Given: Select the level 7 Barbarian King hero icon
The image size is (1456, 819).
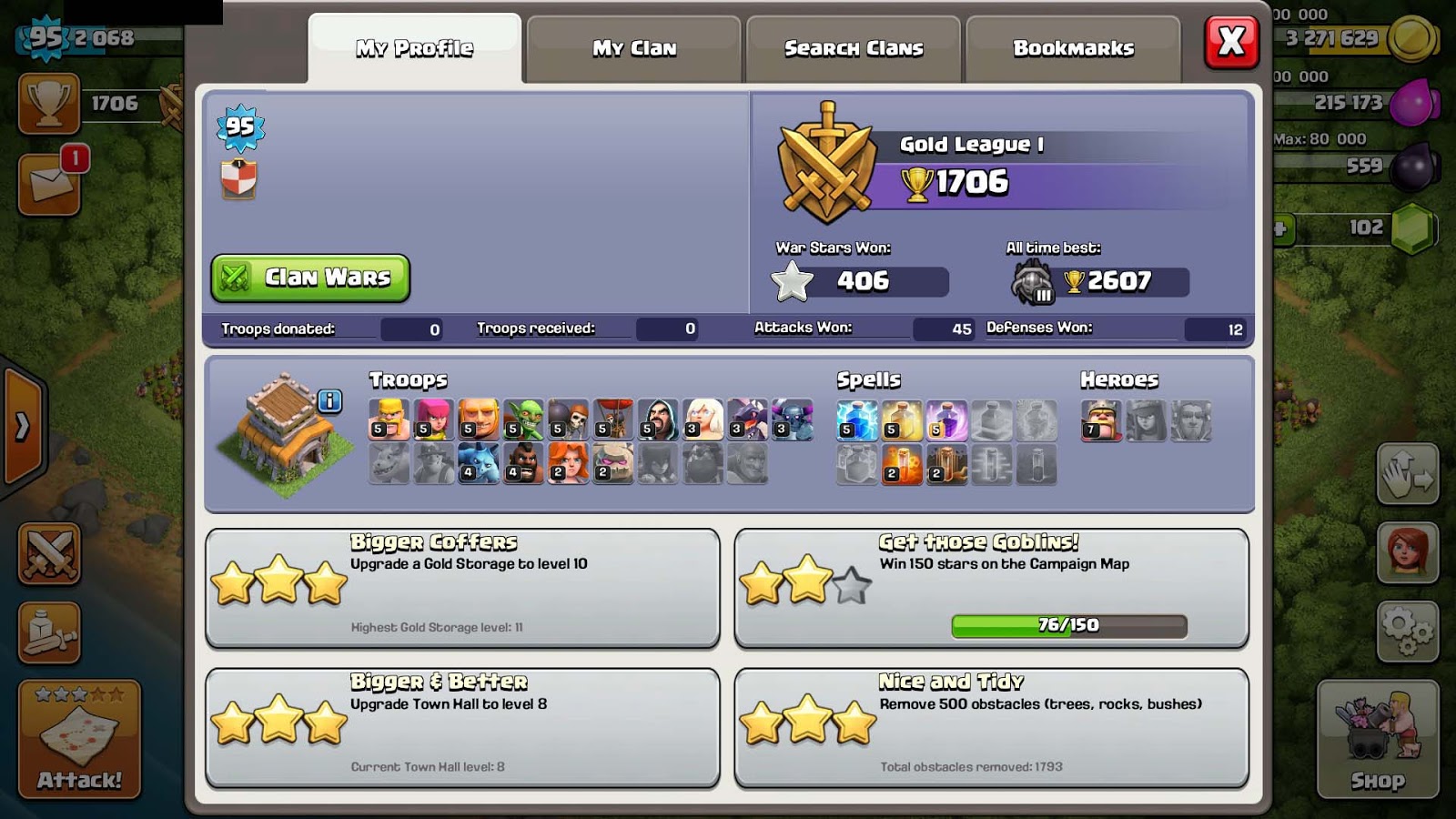Looking at the screenshot, I should click(x=1099, y=420).
